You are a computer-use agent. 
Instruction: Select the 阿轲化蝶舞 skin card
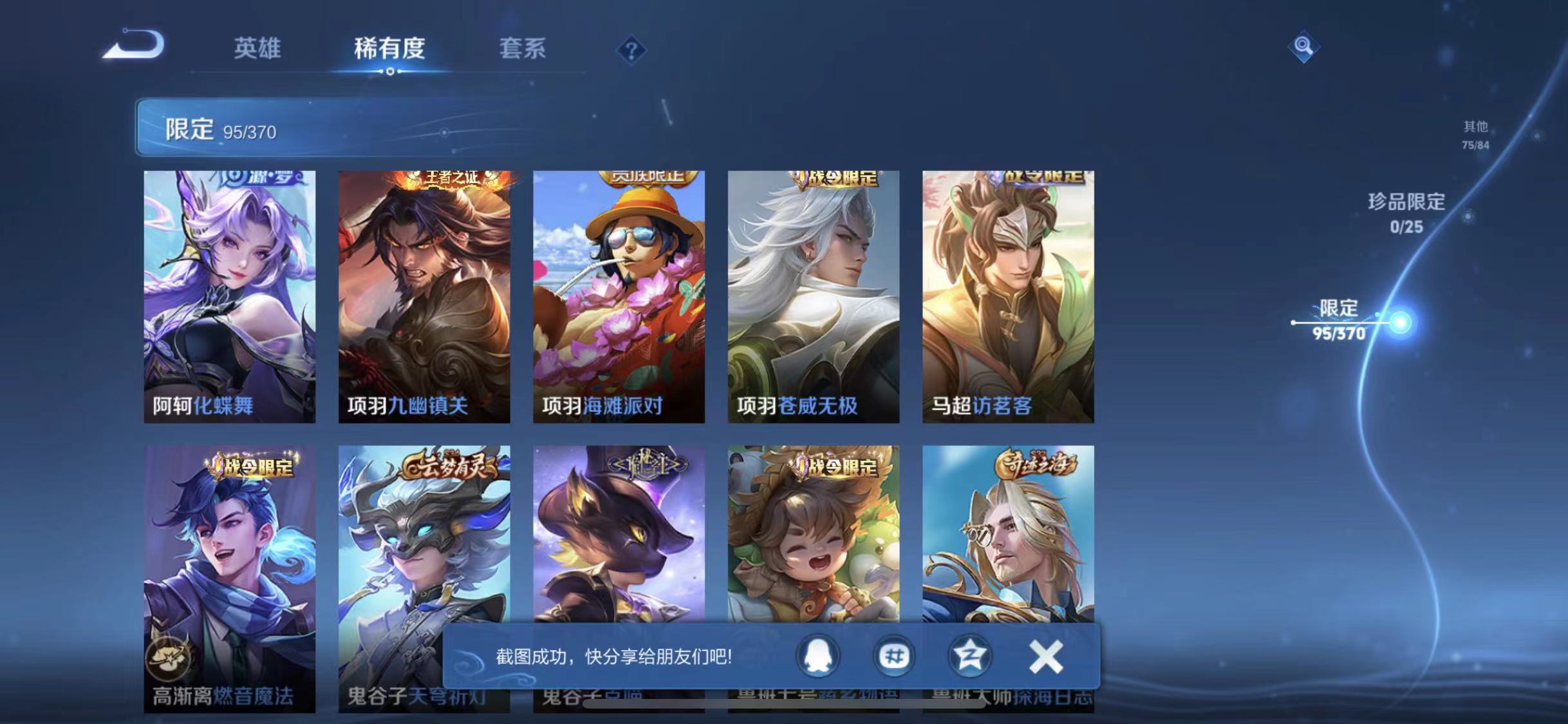[230, 296]
